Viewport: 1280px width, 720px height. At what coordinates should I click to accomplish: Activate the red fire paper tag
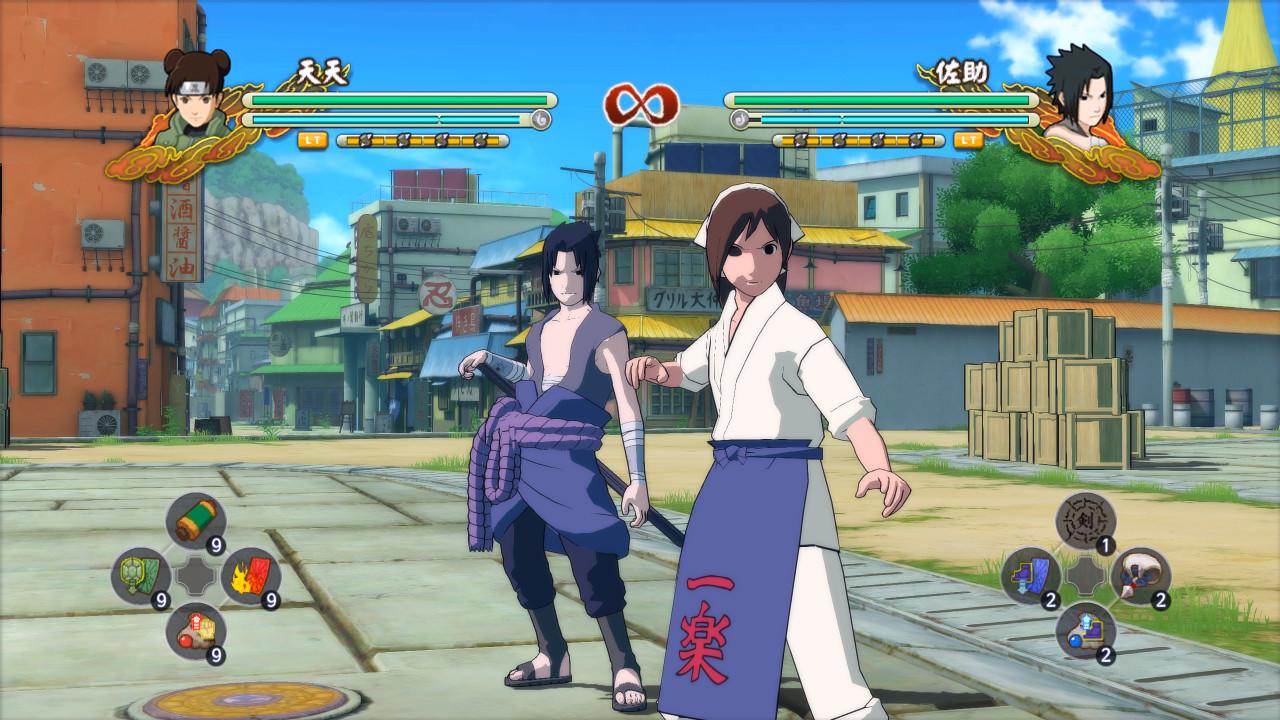[x=249, y=577]
